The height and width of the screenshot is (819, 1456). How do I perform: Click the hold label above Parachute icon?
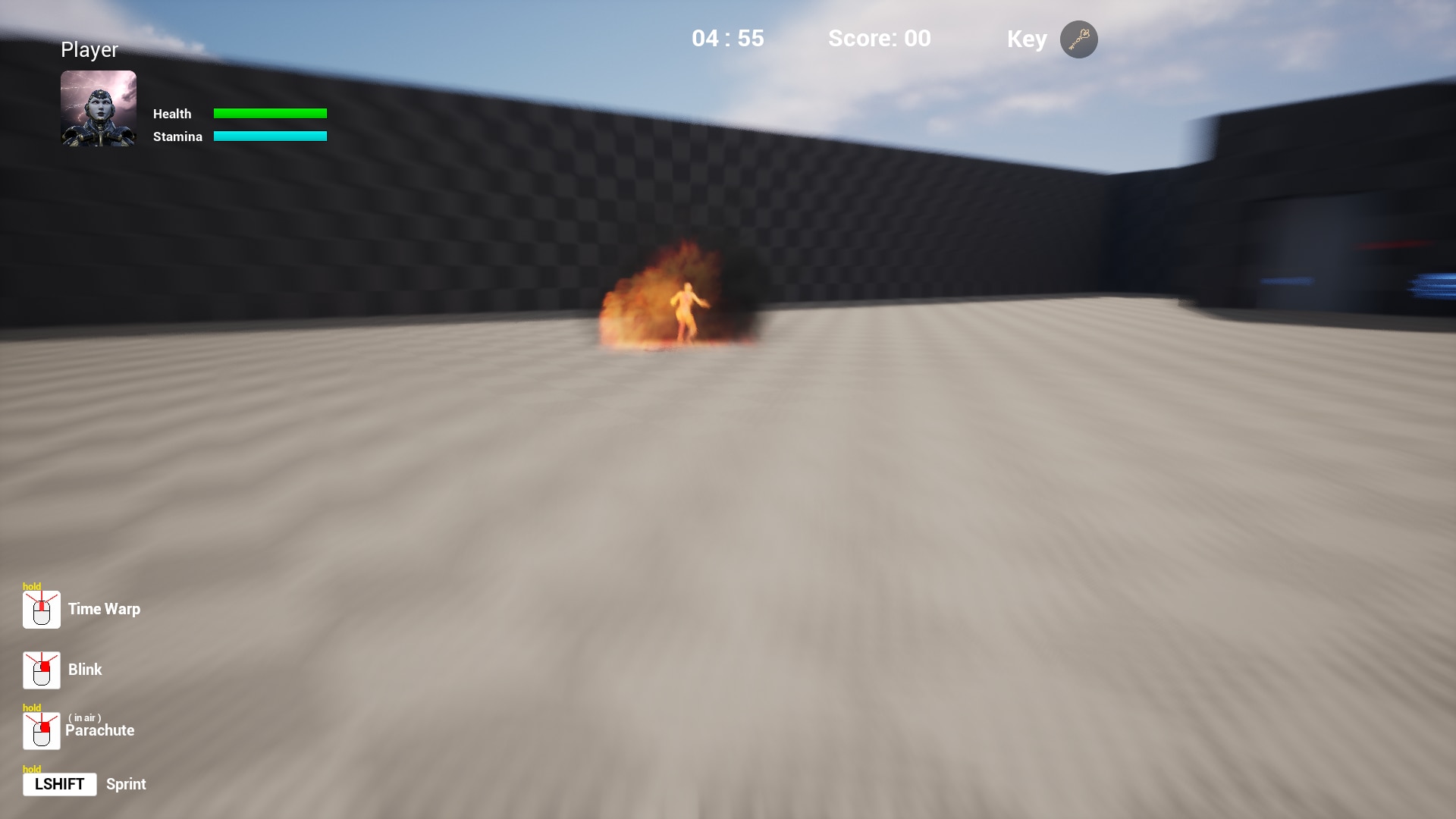point(32,707)
